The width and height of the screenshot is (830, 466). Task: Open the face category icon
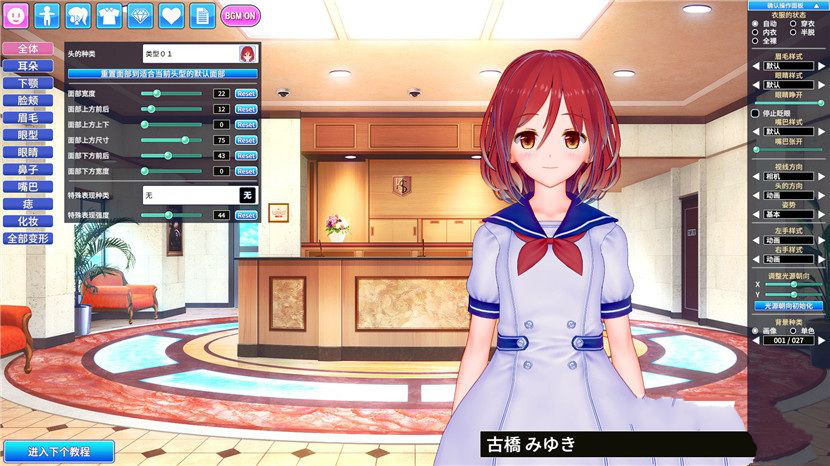(x=17, y=15)
